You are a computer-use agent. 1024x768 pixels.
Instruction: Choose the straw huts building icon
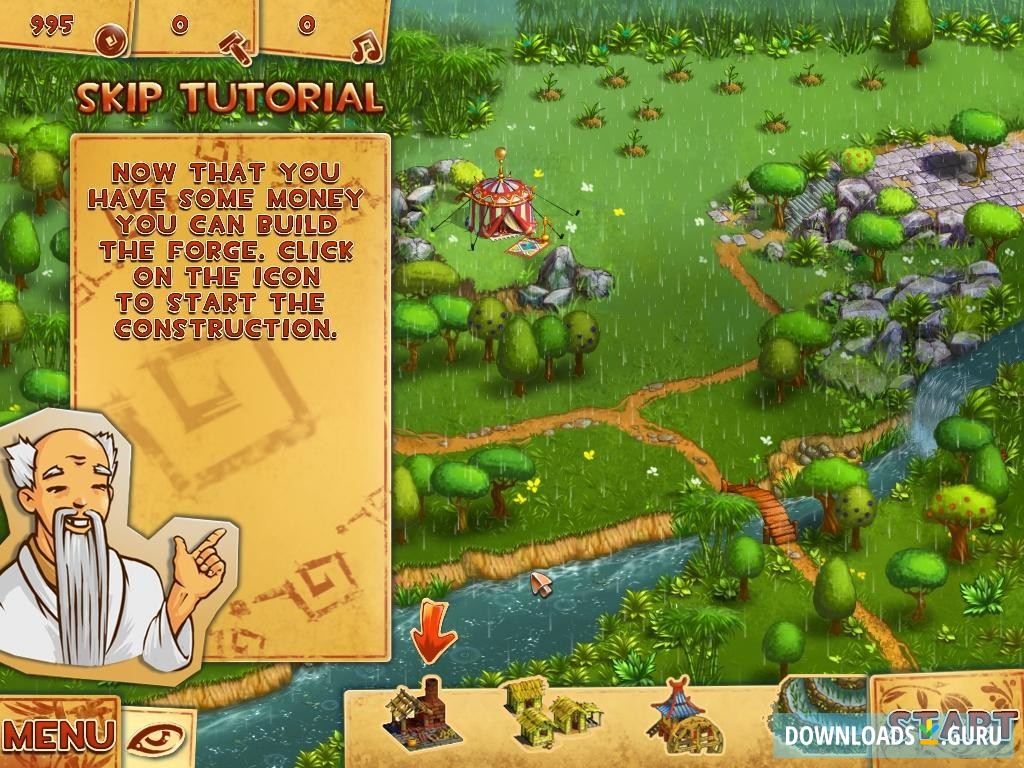(x=550, y=710)
